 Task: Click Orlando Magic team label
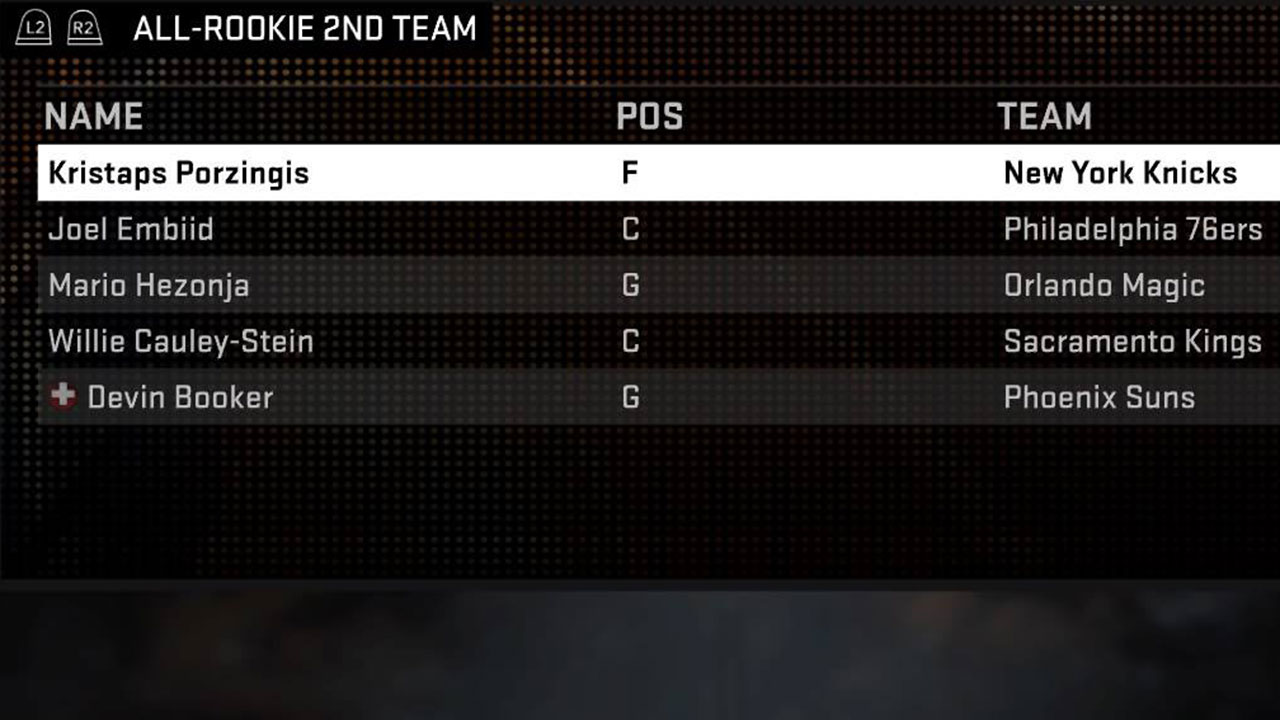pyautogui.click(x=1104, y=285)
